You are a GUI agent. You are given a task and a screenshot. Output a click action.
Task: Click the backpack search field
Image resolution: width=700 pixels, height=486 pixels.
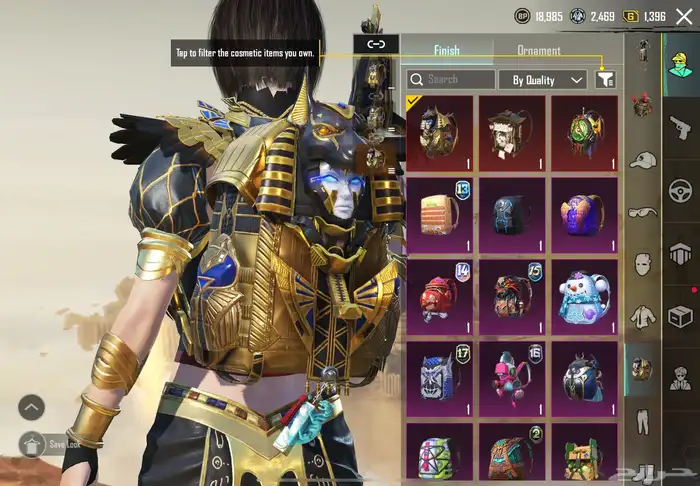click(452, 79)
